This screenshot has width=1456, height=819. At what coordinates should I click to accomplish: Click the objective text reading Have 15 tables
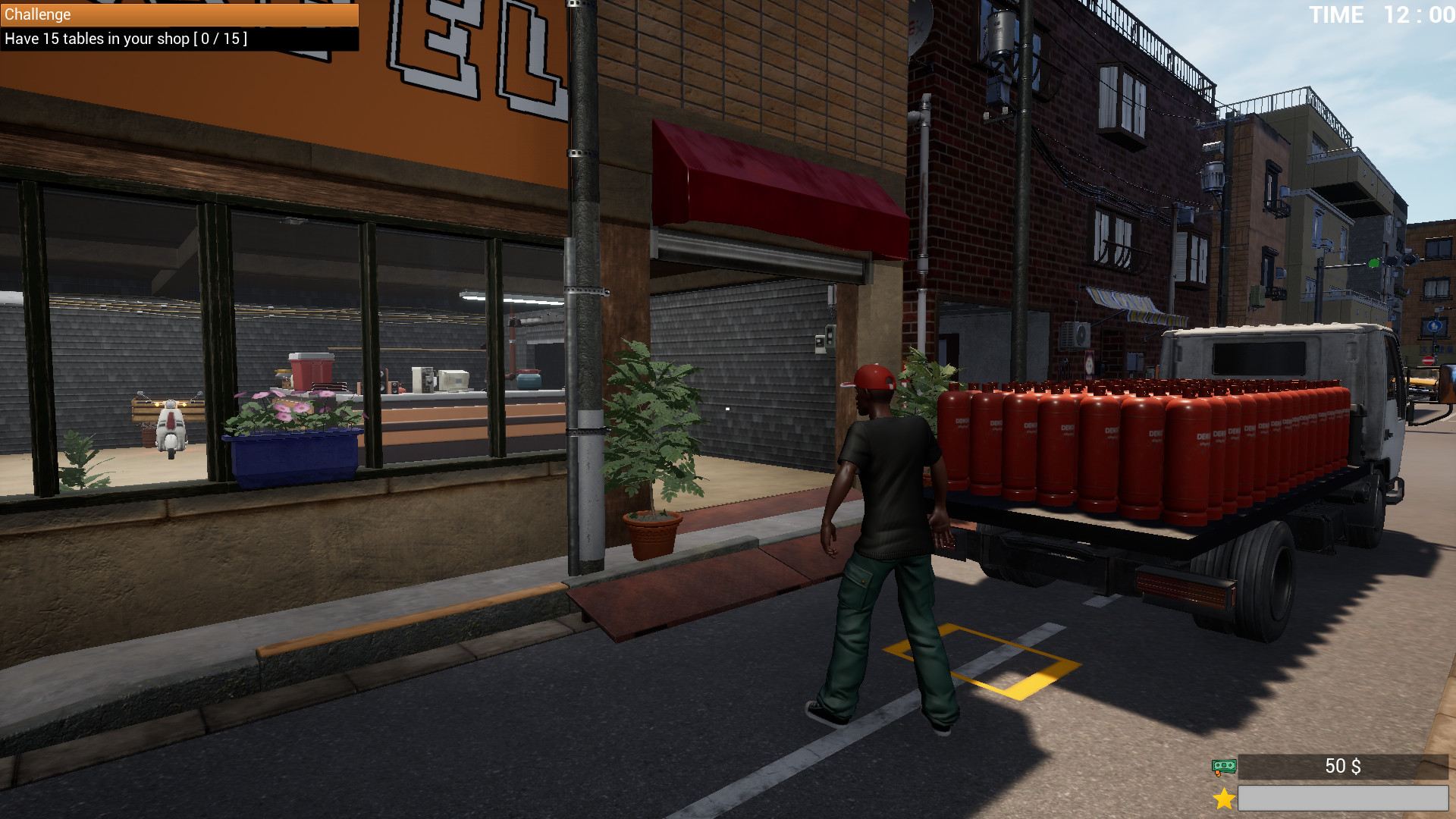tap(124, 39)
